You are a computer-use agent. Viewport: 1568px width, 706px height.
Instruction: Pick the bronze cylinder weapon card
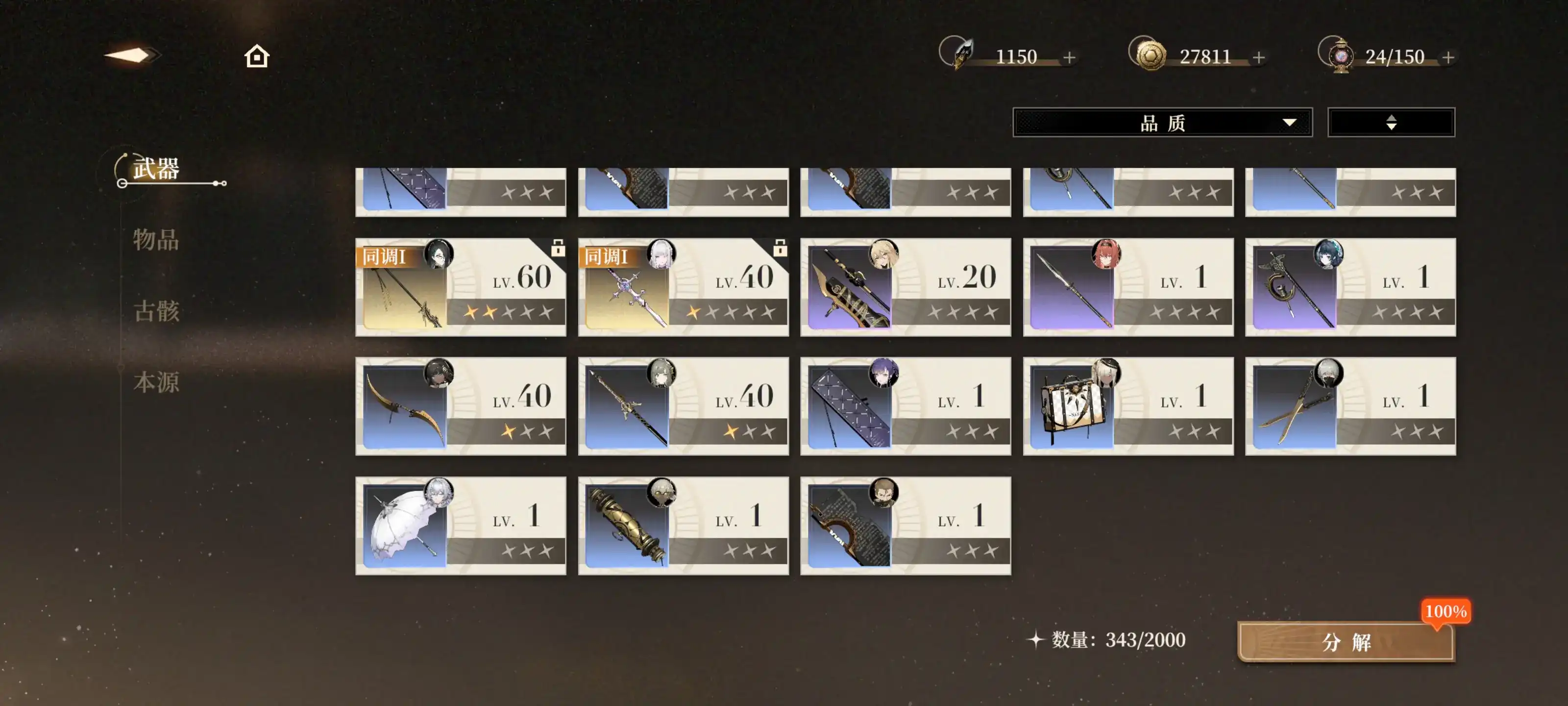683,526
